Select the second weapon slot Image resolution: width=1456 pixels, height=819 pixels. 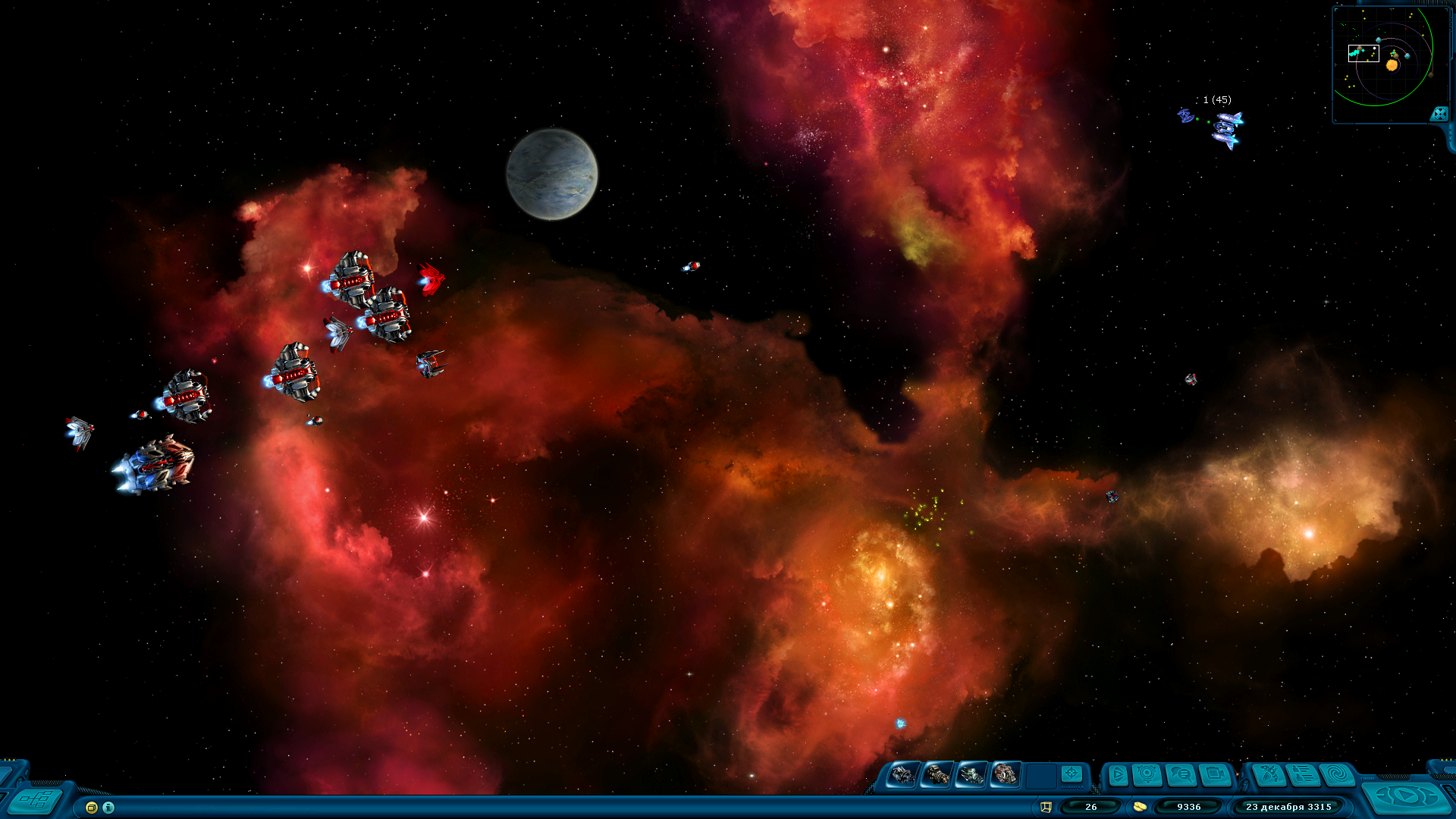point(937,775)
